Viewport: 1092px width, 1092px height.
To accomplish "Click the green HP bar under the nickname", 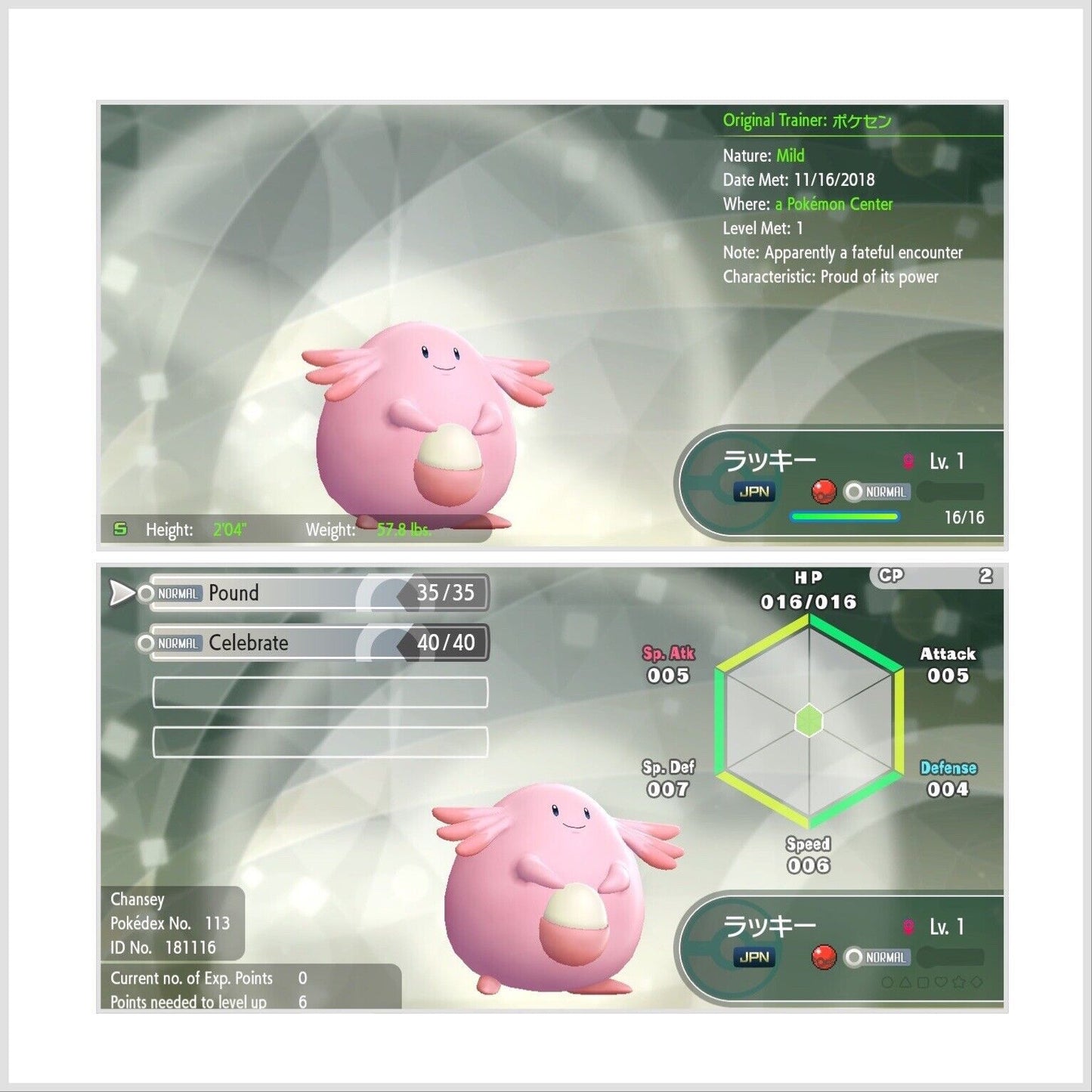I will tap(845, 517).
